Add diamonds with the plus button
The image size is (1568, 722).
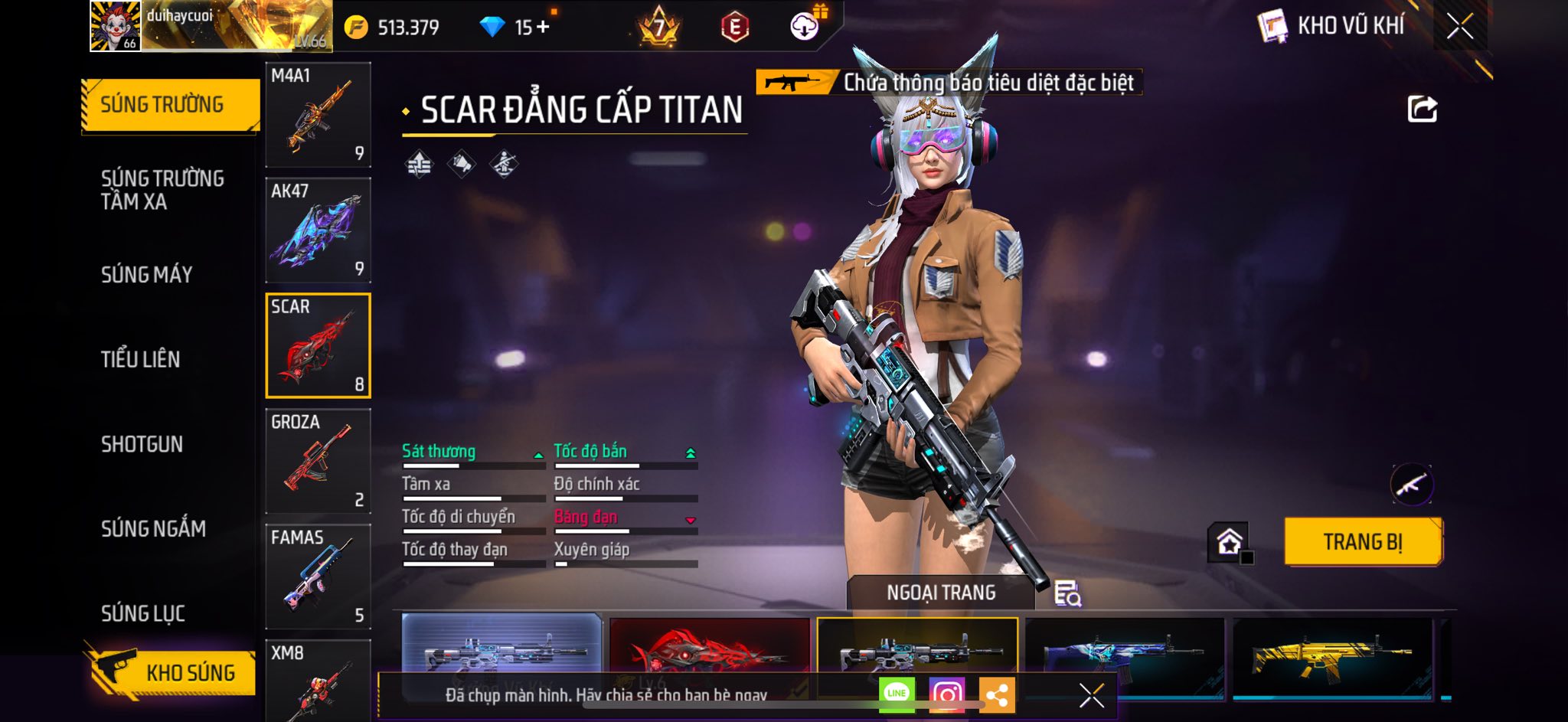(543, 27)
